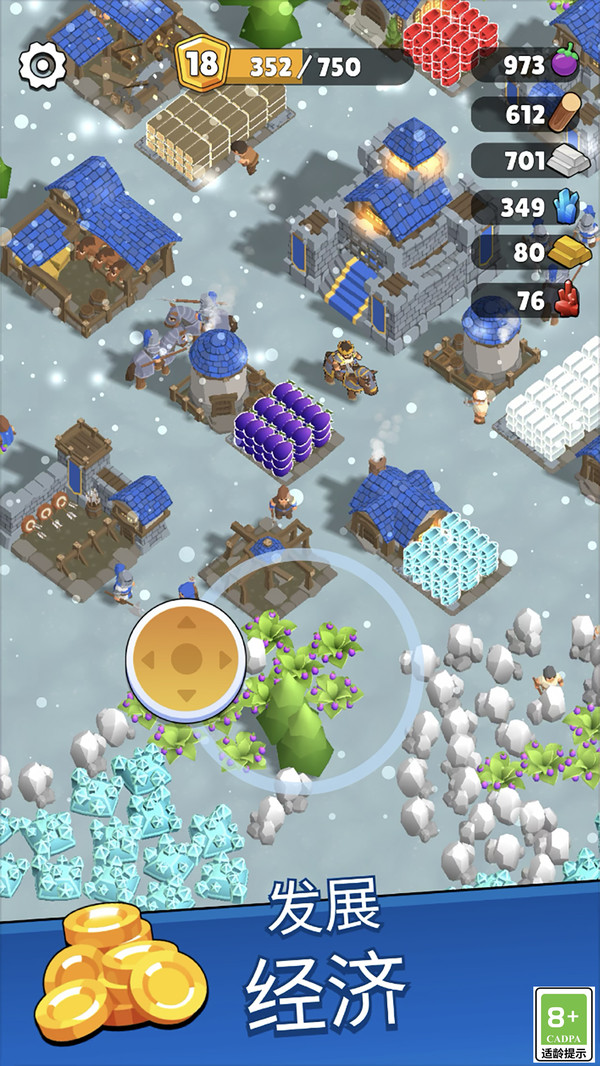Screen dimensions: 600x1066
Task: Tap the CADPA 8+ age rating badge
Action: tap(563, 1022)
